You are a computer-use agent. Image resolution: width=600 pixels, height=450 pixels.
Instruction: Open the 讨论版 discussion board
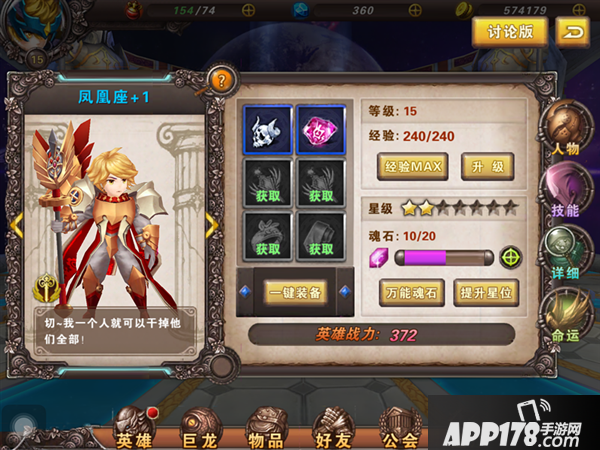point(509,31)
